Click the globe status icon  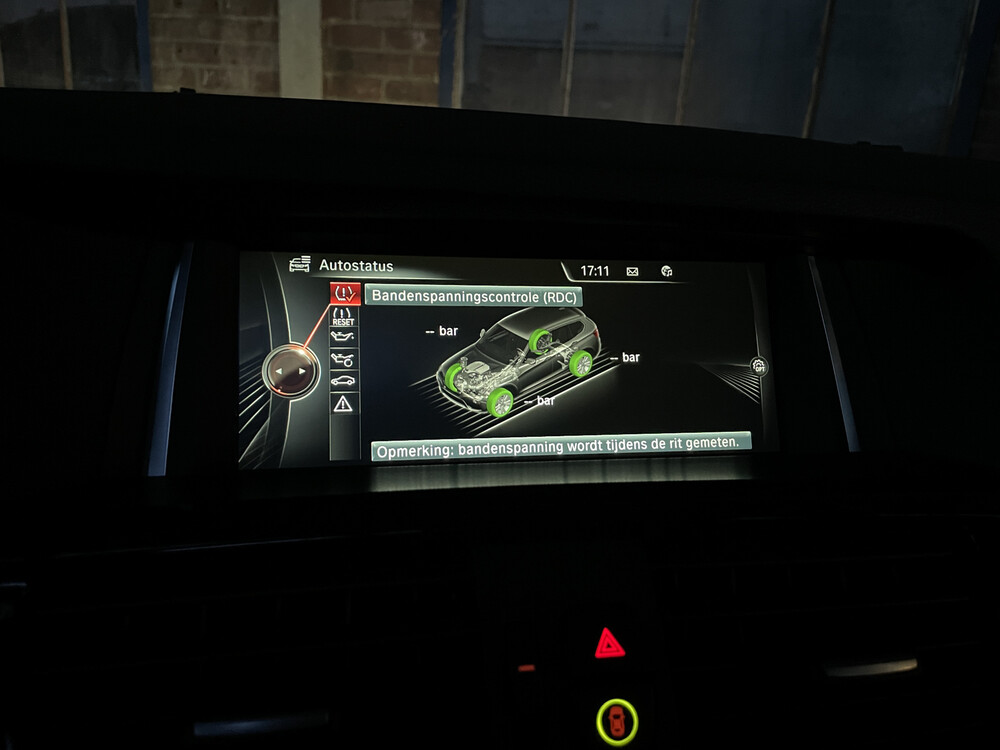667,271
